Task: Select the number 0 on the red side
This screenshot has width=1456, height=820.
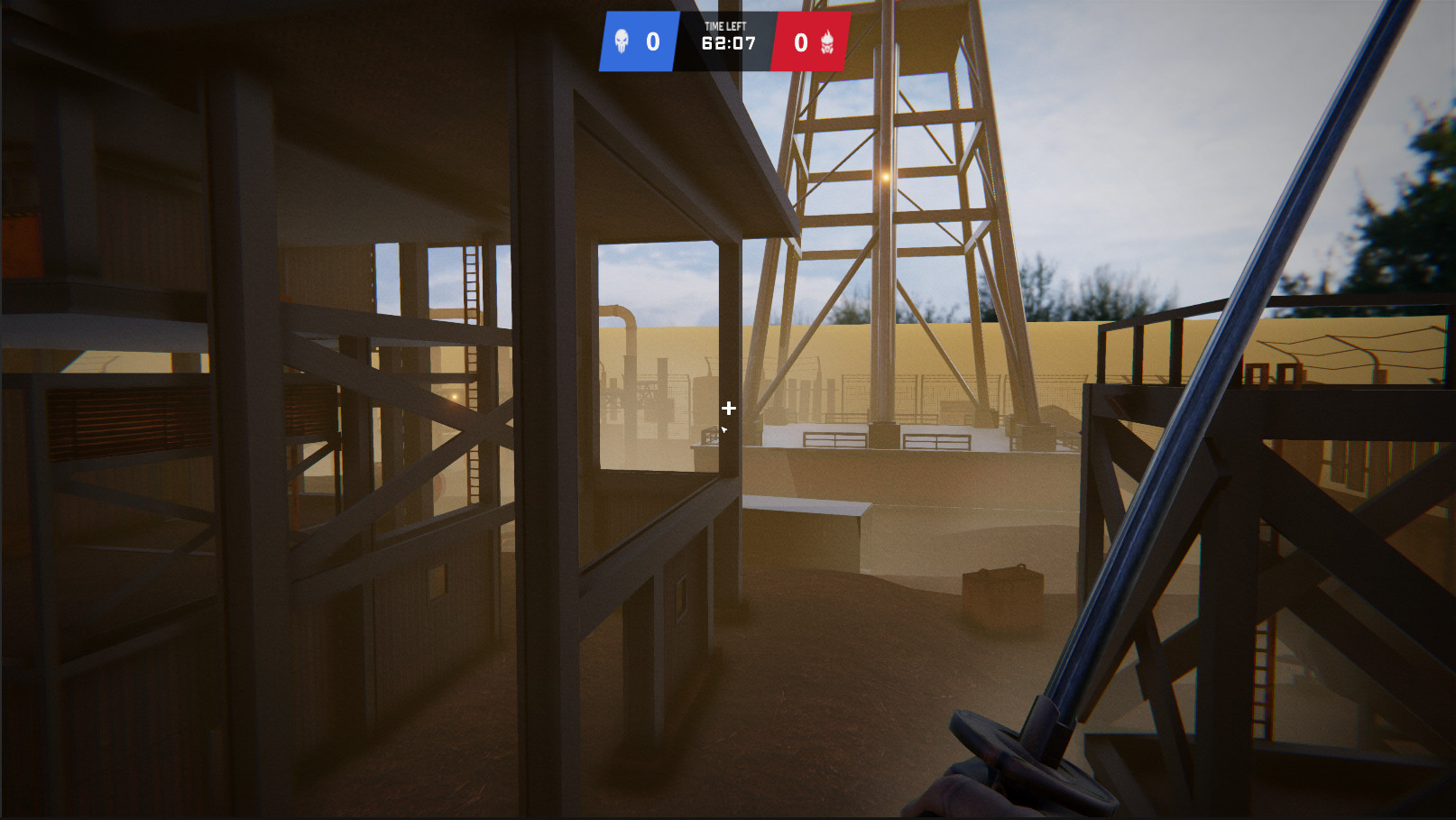Action: pos(799,41)
